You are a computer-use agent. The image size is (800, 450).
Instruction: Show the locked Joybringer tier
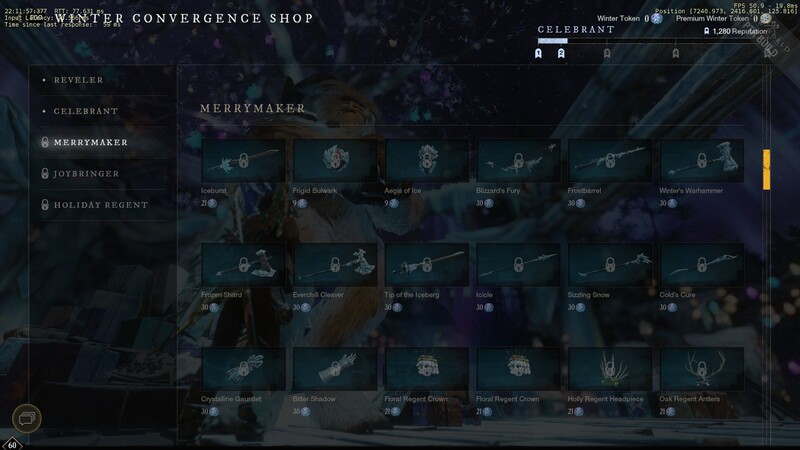(86, 174)
